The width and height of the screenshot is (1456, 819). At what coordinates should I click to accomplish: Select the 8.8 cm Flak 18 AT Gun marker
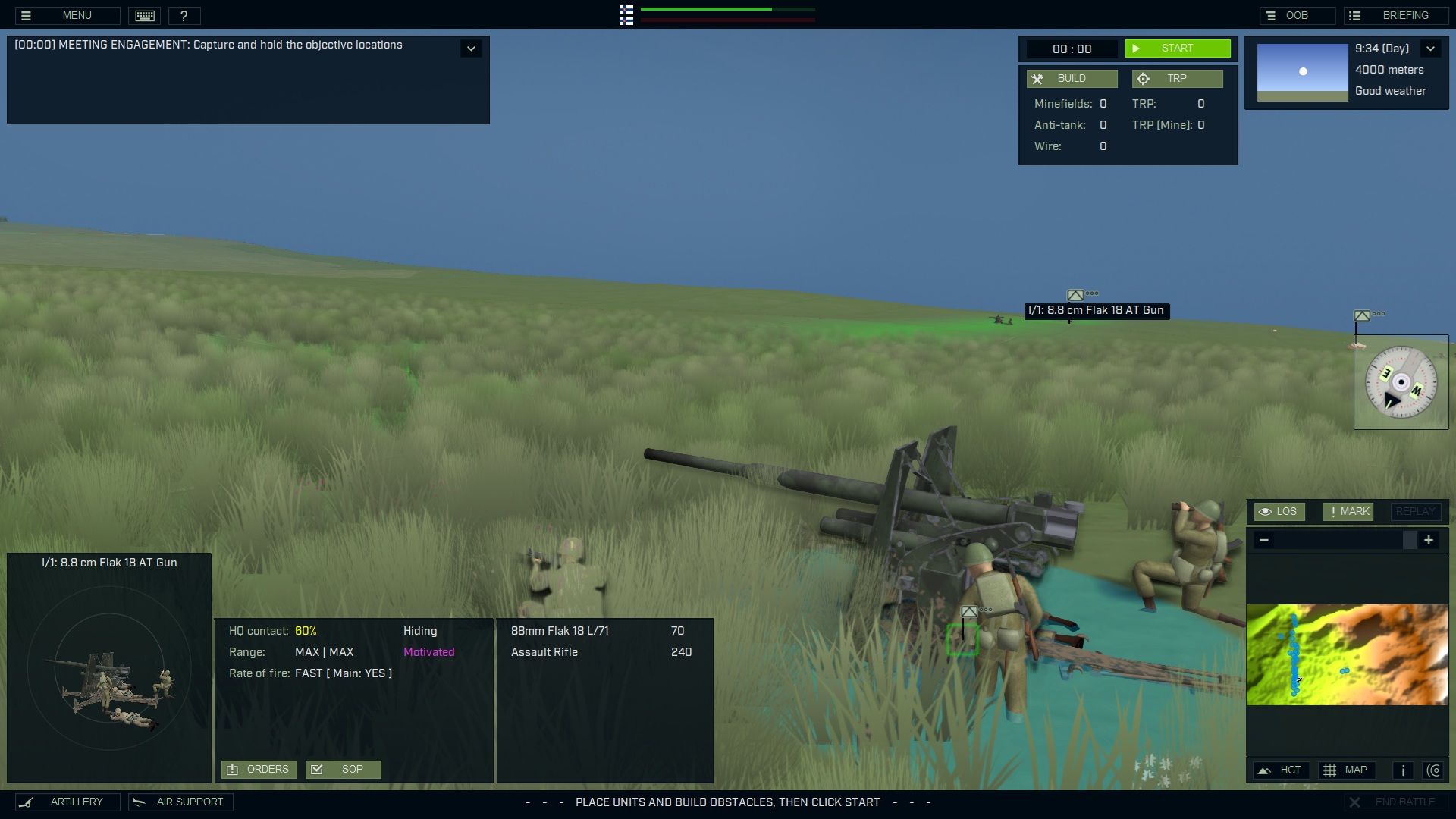pos(1075,295)
